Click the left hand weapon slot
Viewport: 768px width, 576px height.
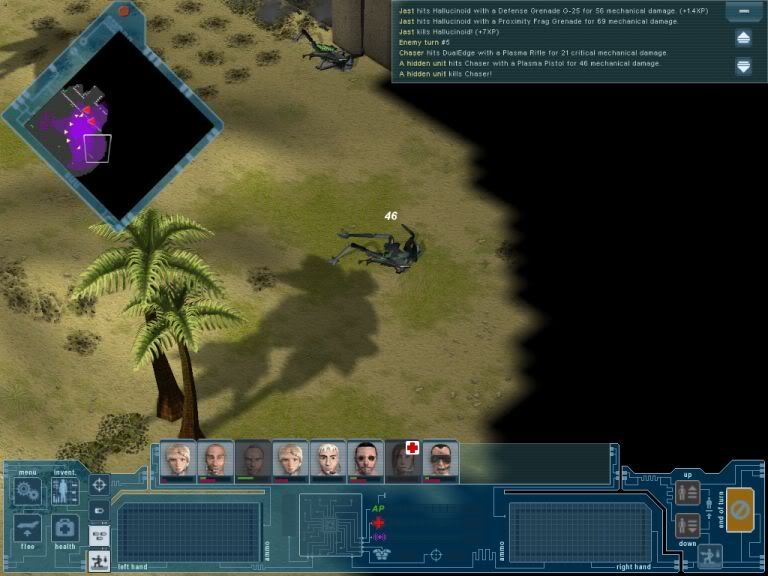(x=175, y=530)
